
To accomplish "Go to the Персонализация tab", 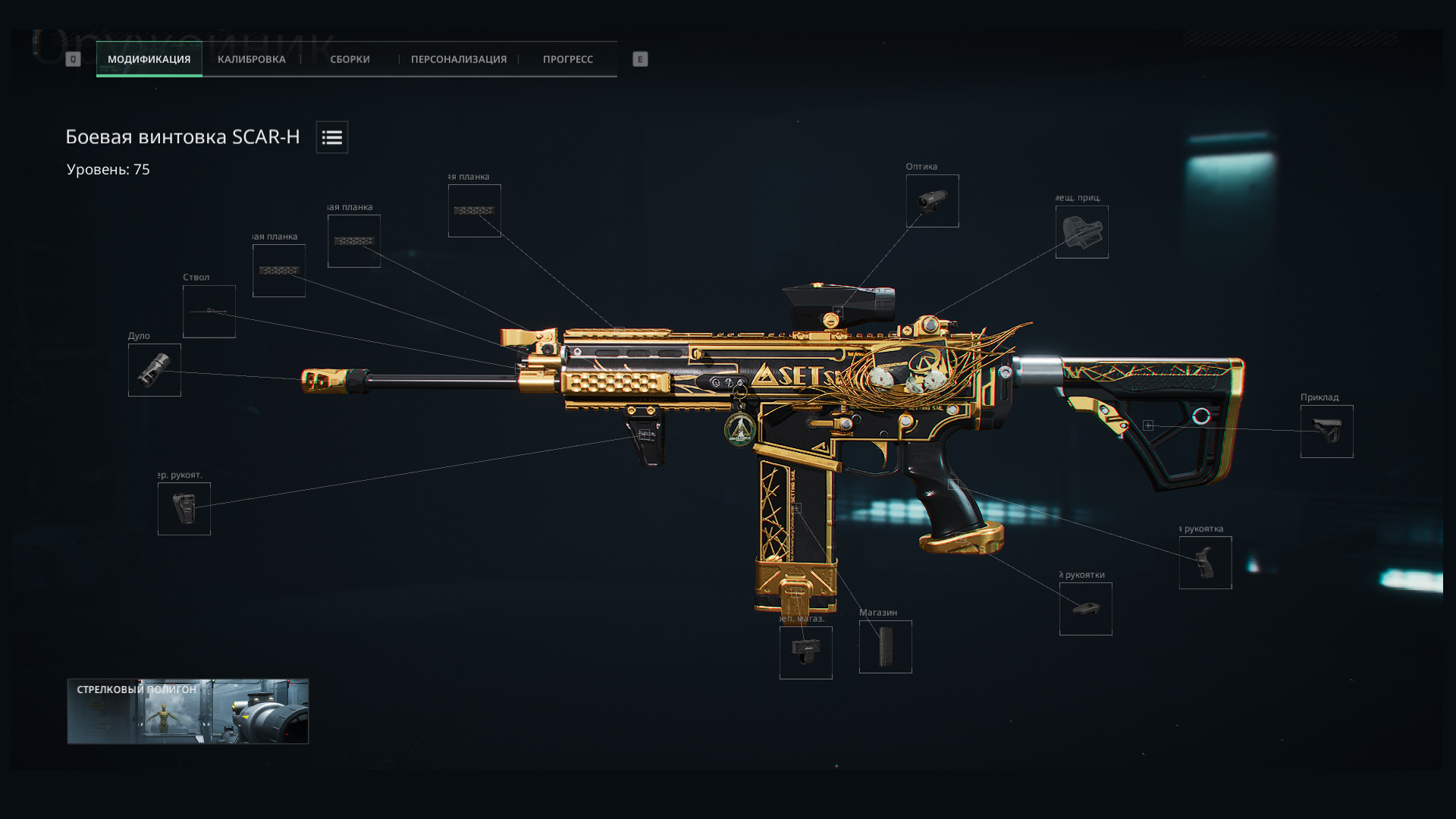I will pyautogui.click(x=458, y=59).
